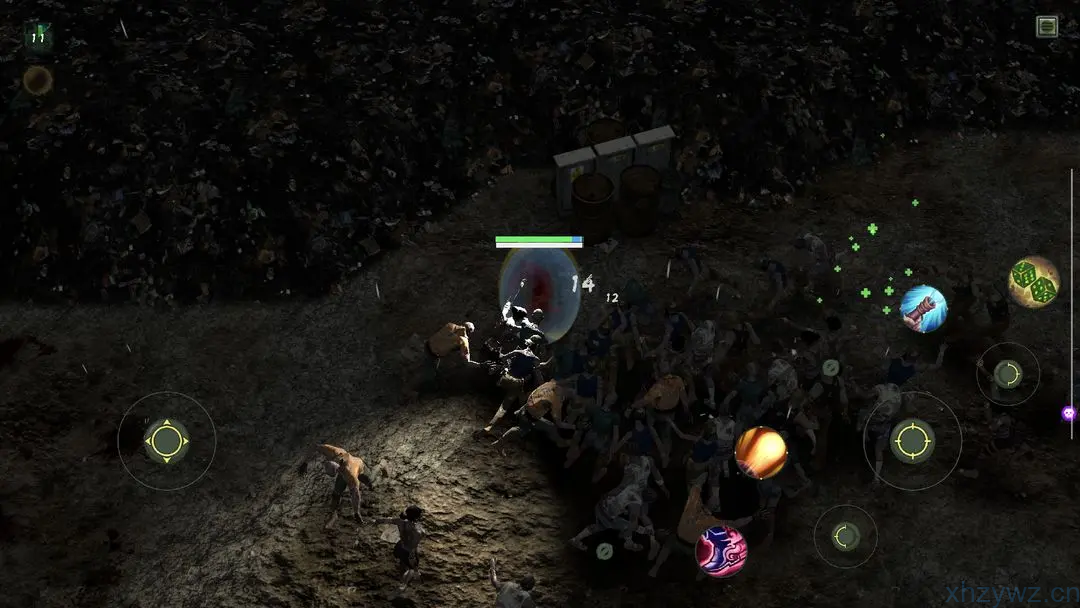
Task: Tap the four-arrow movement joystick
Action: point(166,441)
